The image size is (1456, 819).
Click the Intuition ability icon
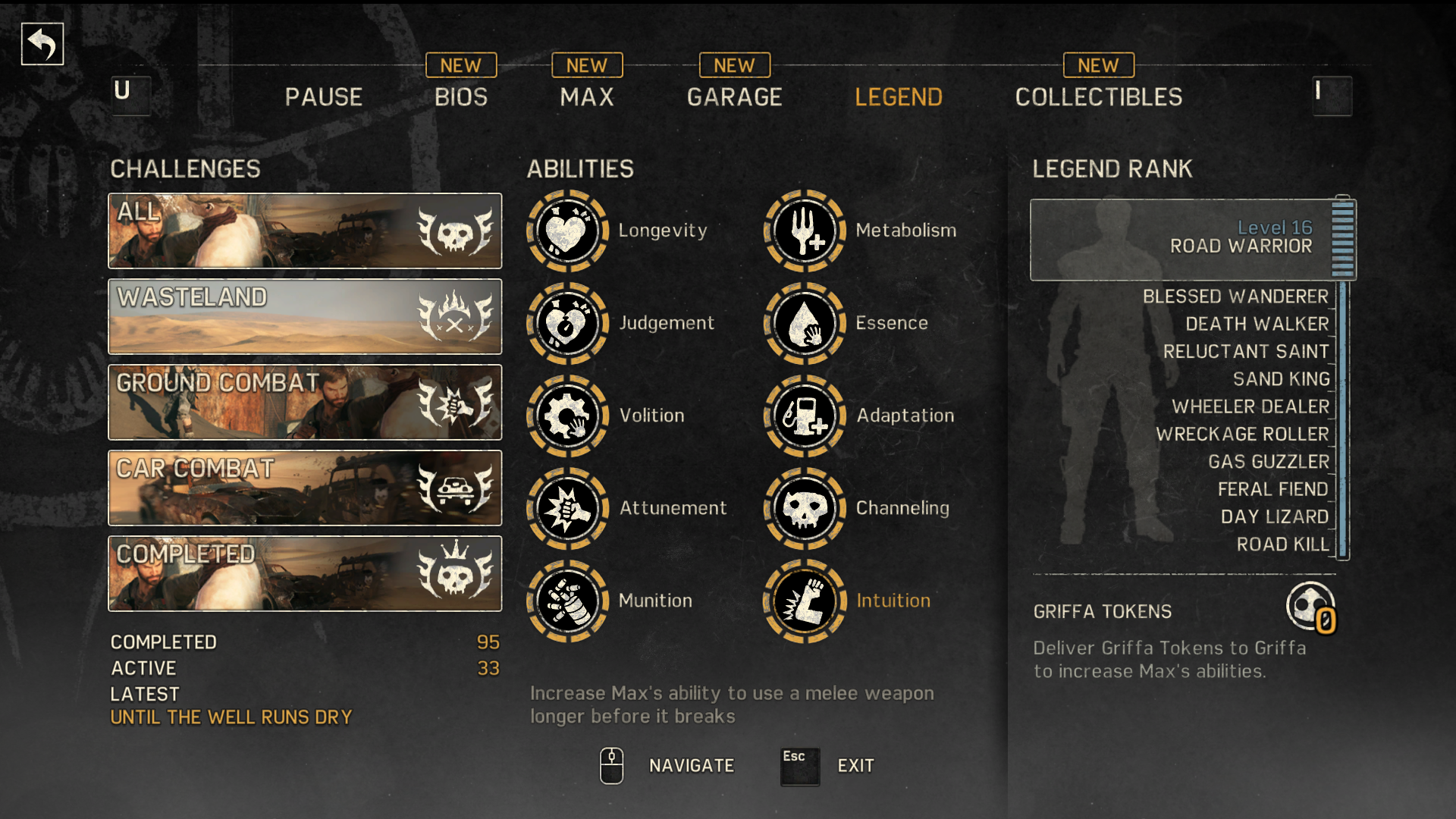pyautogui.click(x=805, y=601)
